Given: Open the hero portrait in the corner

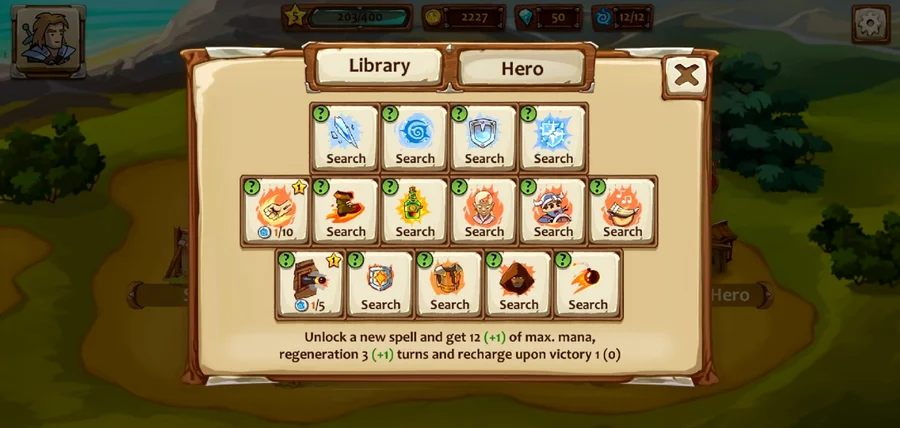Looking at the screenshot, I should click(49, 38).
